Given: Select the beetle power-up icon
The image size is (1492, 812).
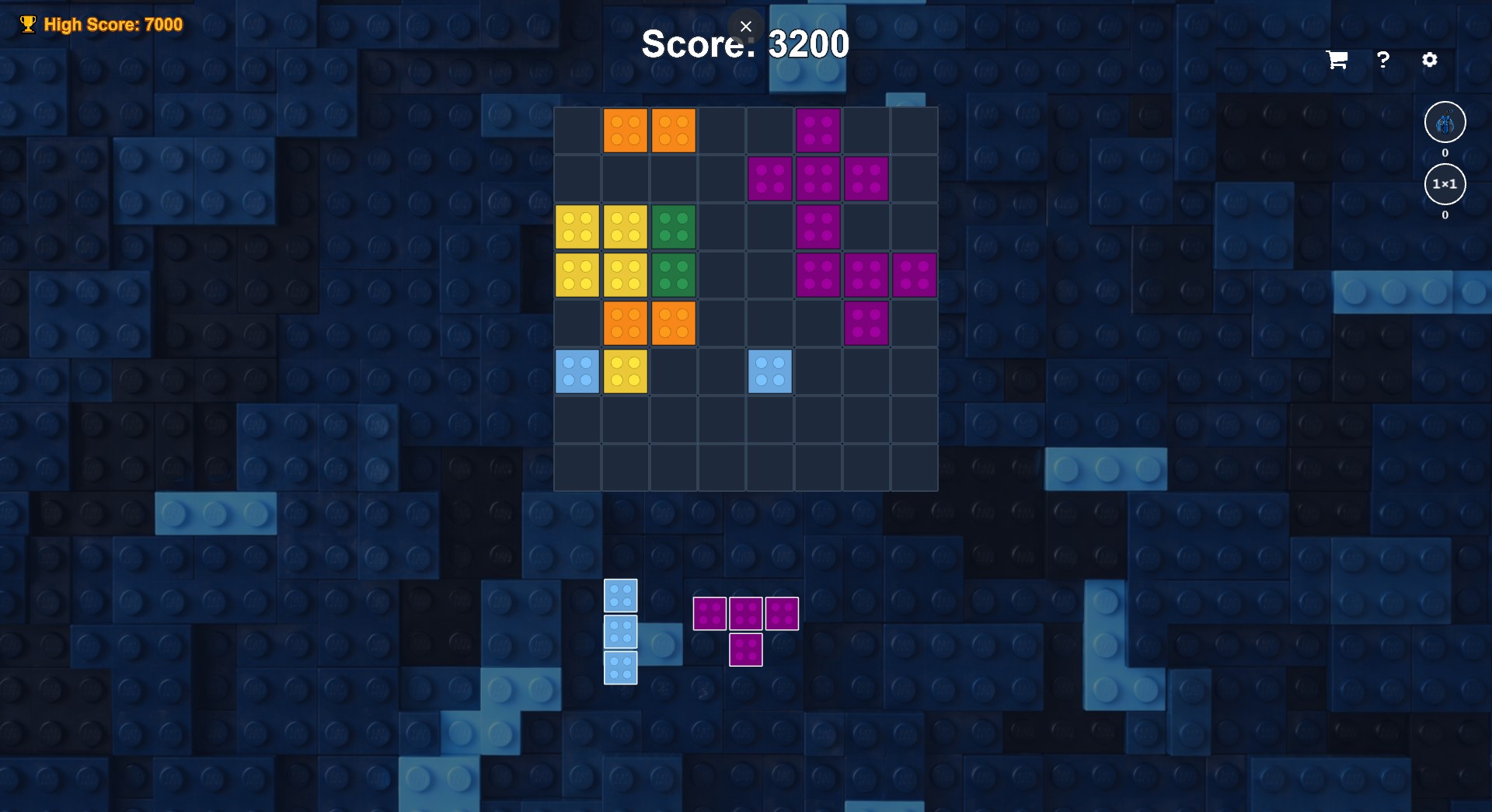Looking at the screenshot, I should (x=1444, y=122).
